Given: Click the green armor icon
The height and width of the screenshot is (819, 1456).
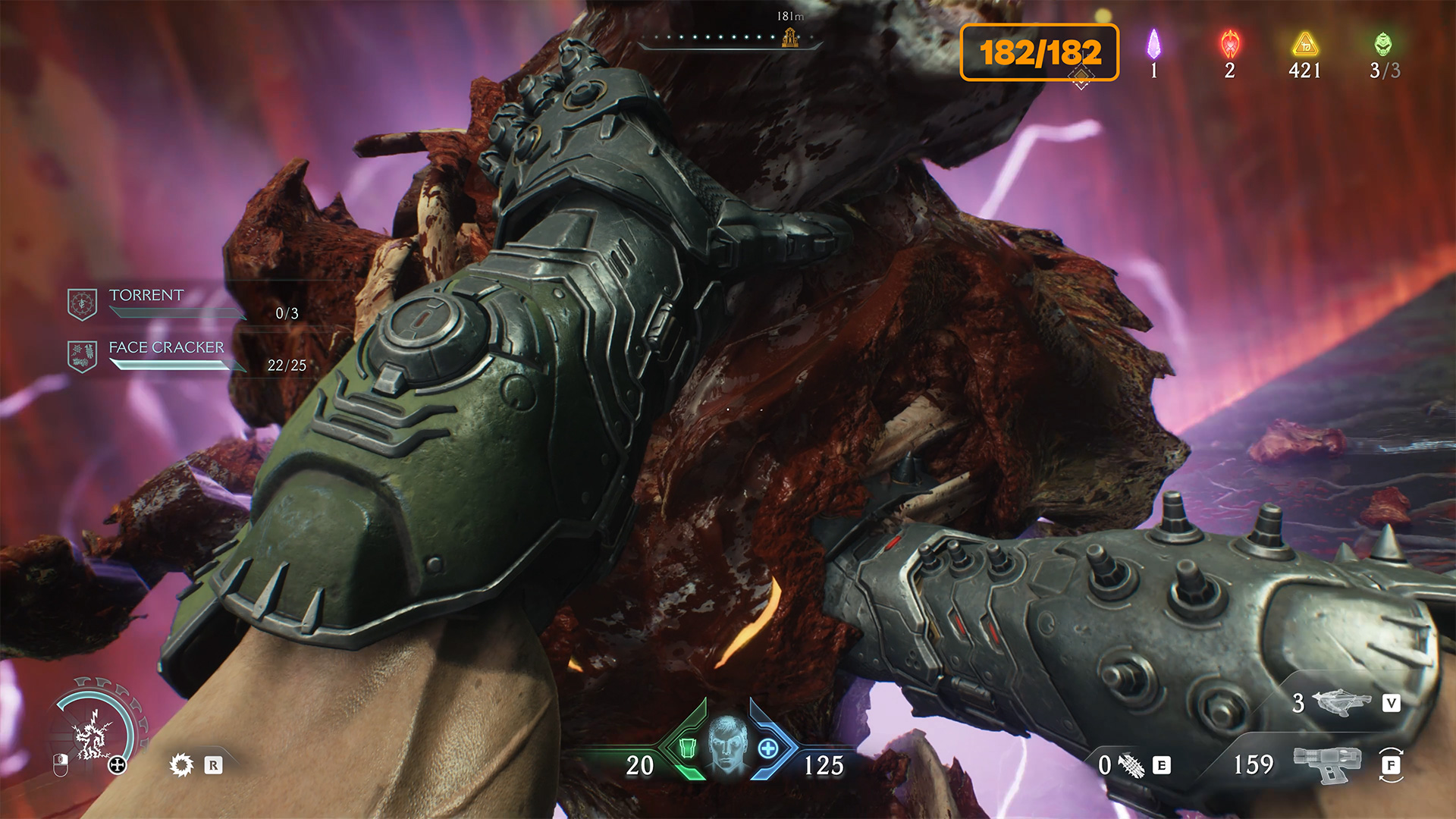Looking at the screenshot, I should pos(687,748).
